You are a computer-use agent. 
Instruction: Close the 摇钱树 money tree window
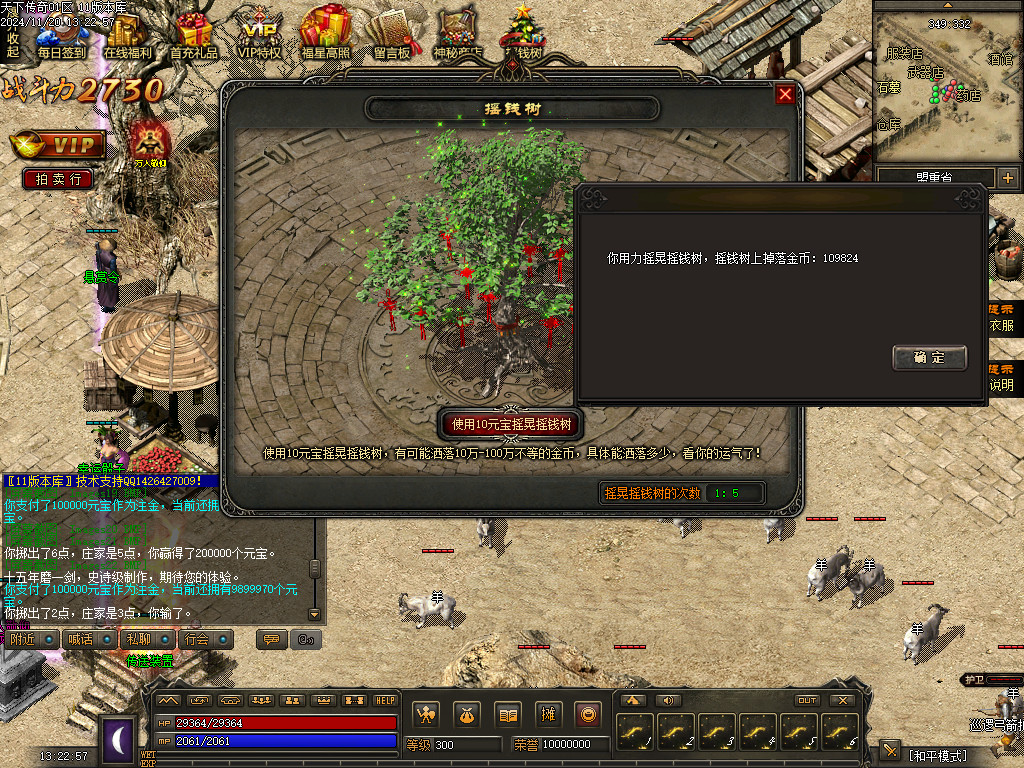pyautogui.click(x=785, y=94)
